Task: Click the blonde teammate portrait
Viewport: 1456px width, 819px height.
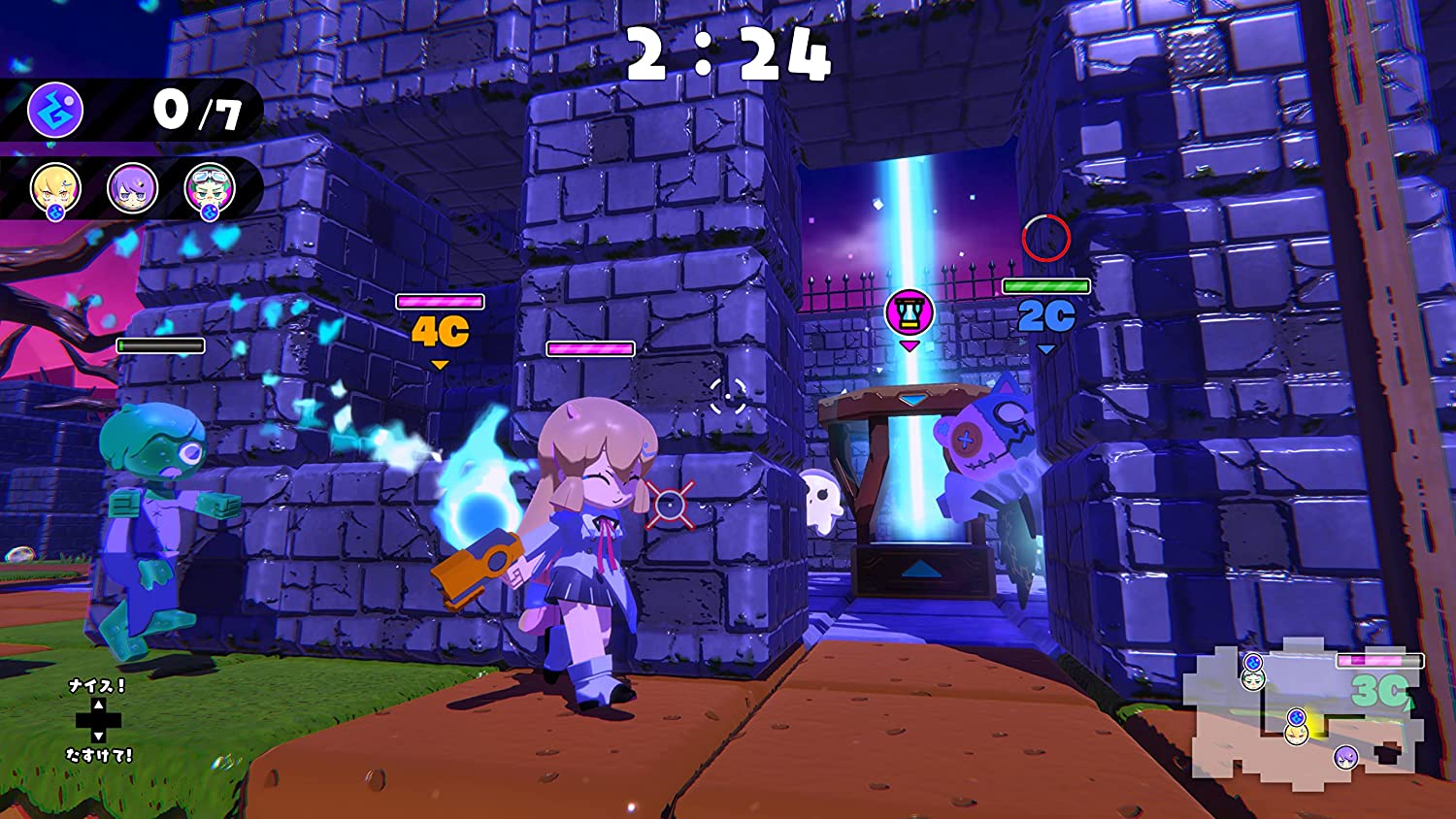Action: coord(55,187)
